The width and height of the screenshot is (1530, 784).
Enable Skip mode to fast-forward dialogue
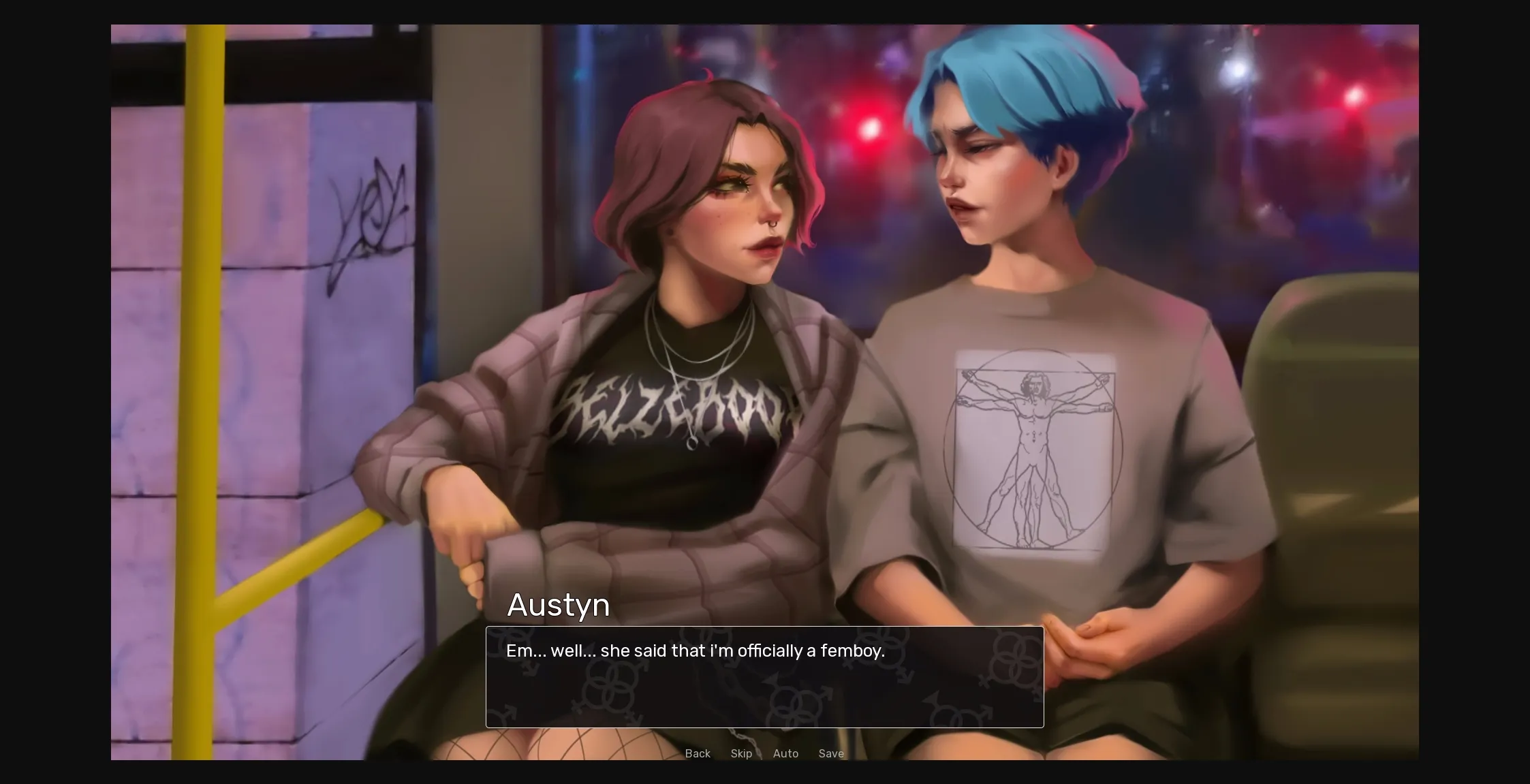(x=742, y=753)
